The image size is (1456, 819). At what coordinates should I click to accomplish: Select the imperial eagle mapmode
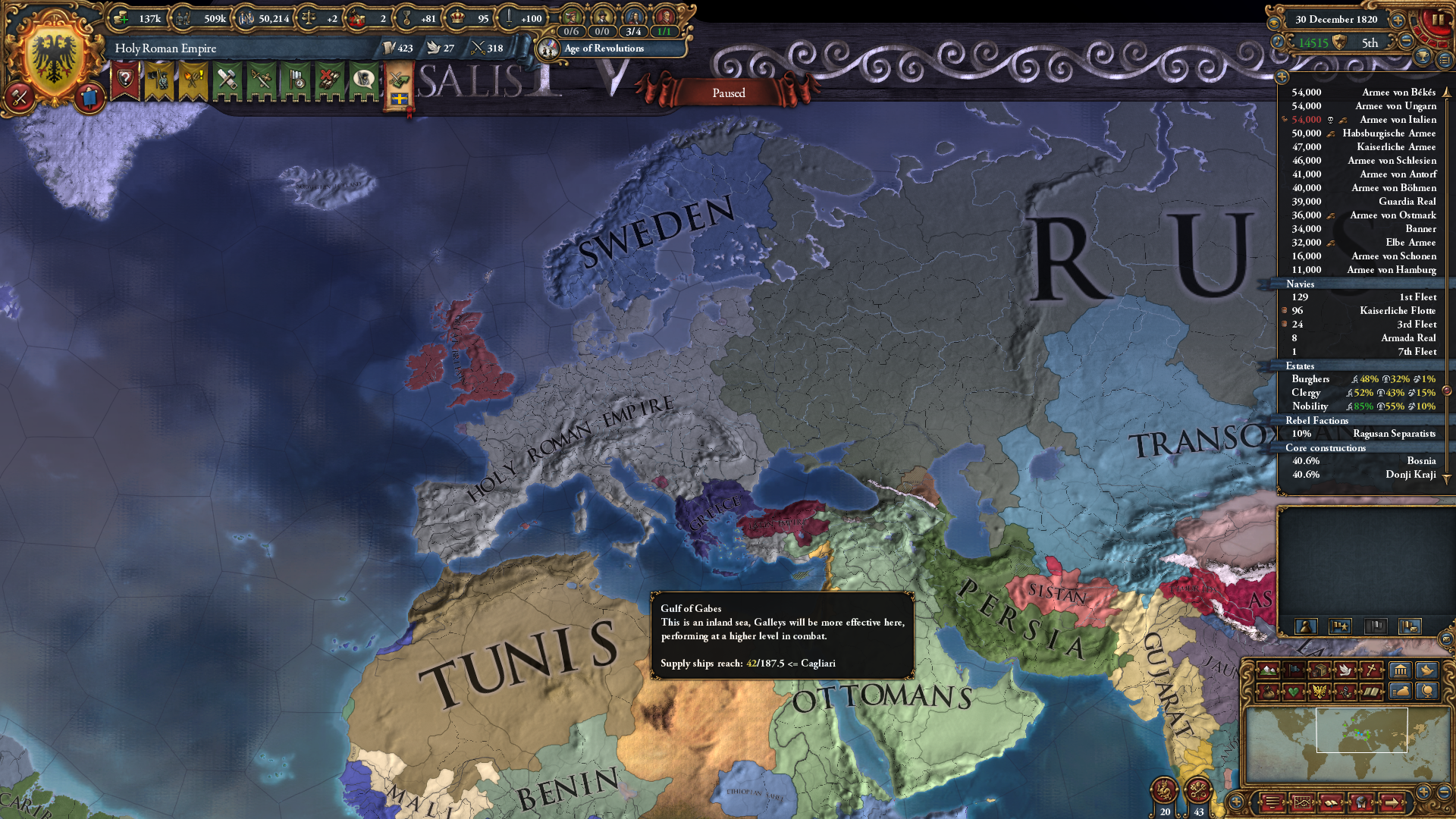point(1319,692)
